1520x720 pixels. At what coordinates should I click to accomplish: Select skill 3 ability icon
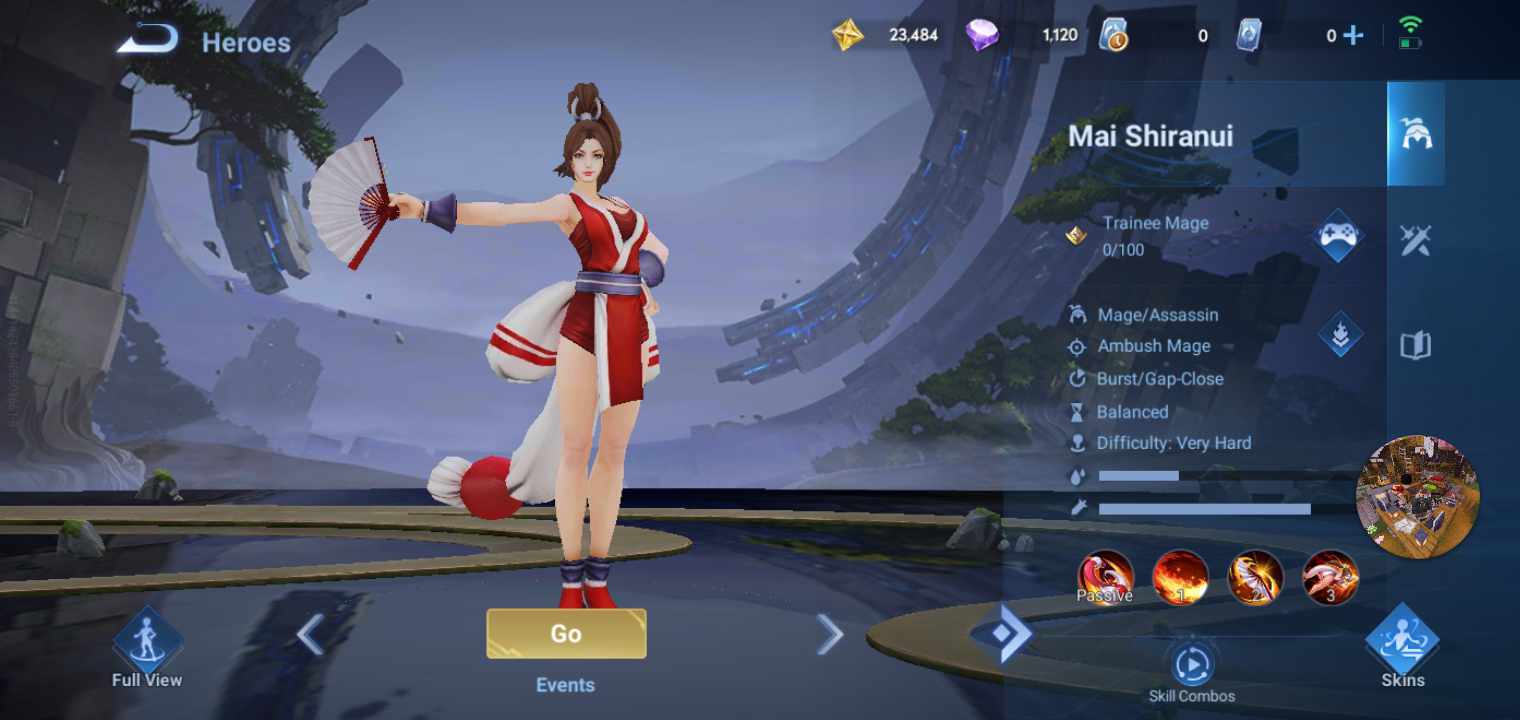coord(1330,578)
